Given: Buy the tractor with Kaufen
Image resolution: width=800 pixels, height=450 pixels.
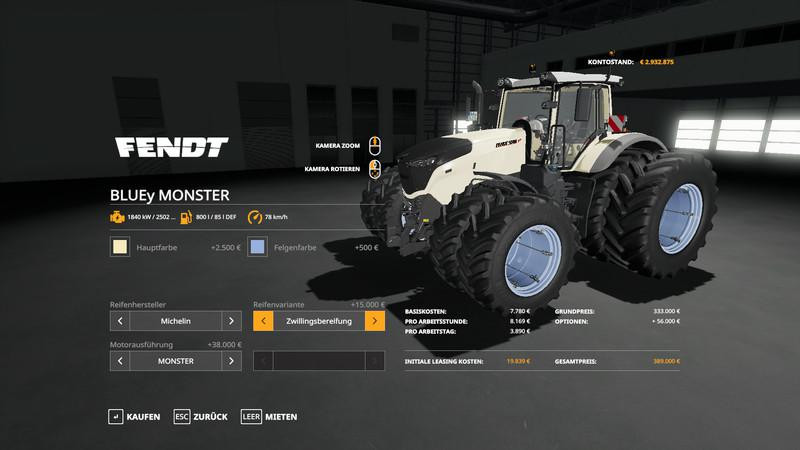Looking at the screenshot, I should point(134,416).
